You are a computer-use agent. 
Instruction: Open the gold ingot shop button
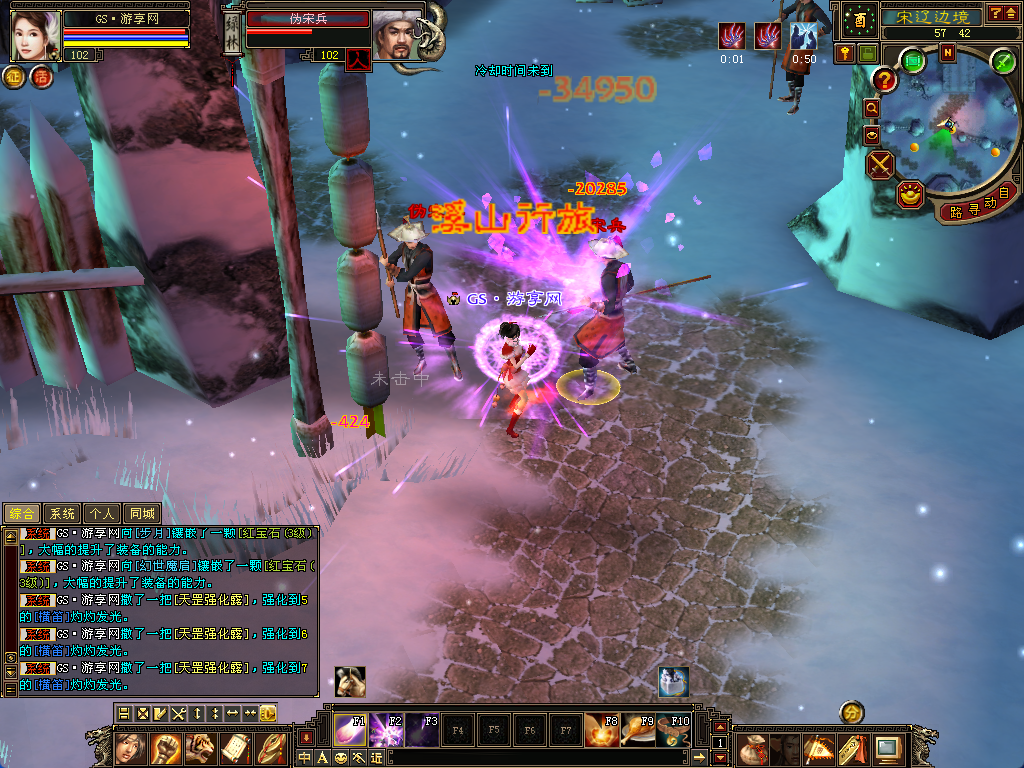(x=909, y=194)
